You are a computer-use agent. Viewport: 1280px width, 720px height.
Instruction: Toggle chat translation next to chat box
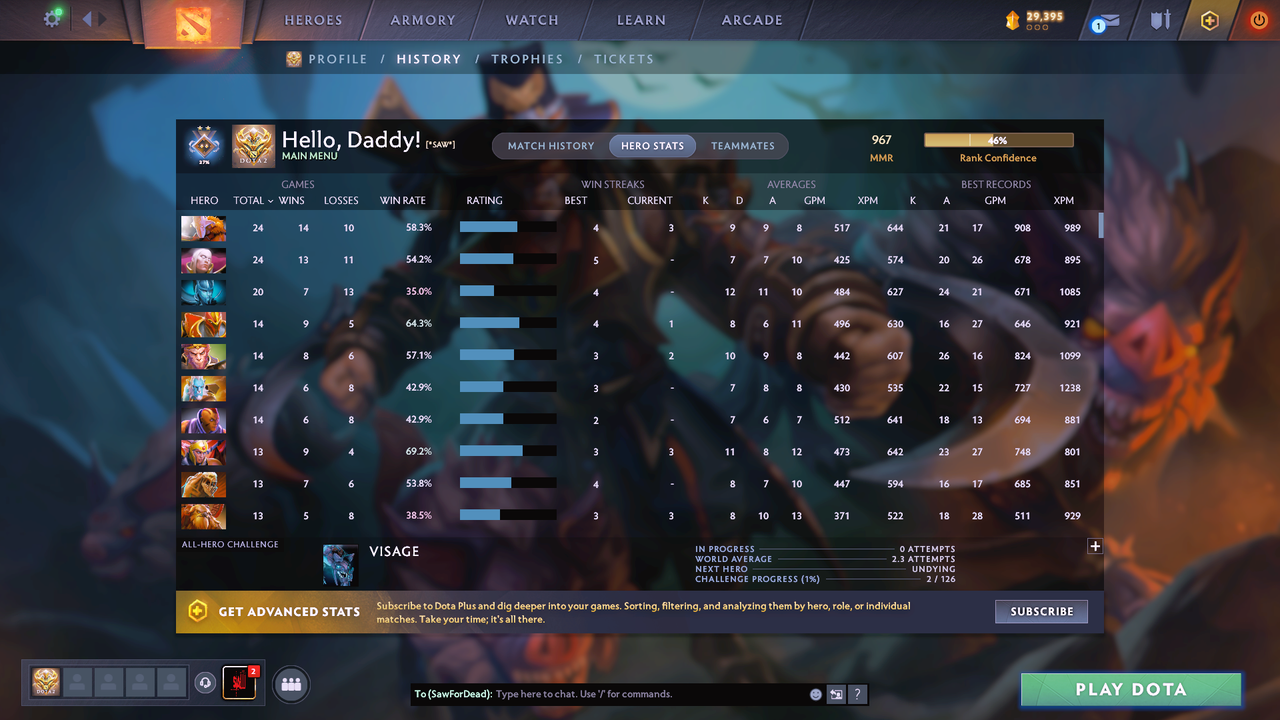click(x=835, y=694)
